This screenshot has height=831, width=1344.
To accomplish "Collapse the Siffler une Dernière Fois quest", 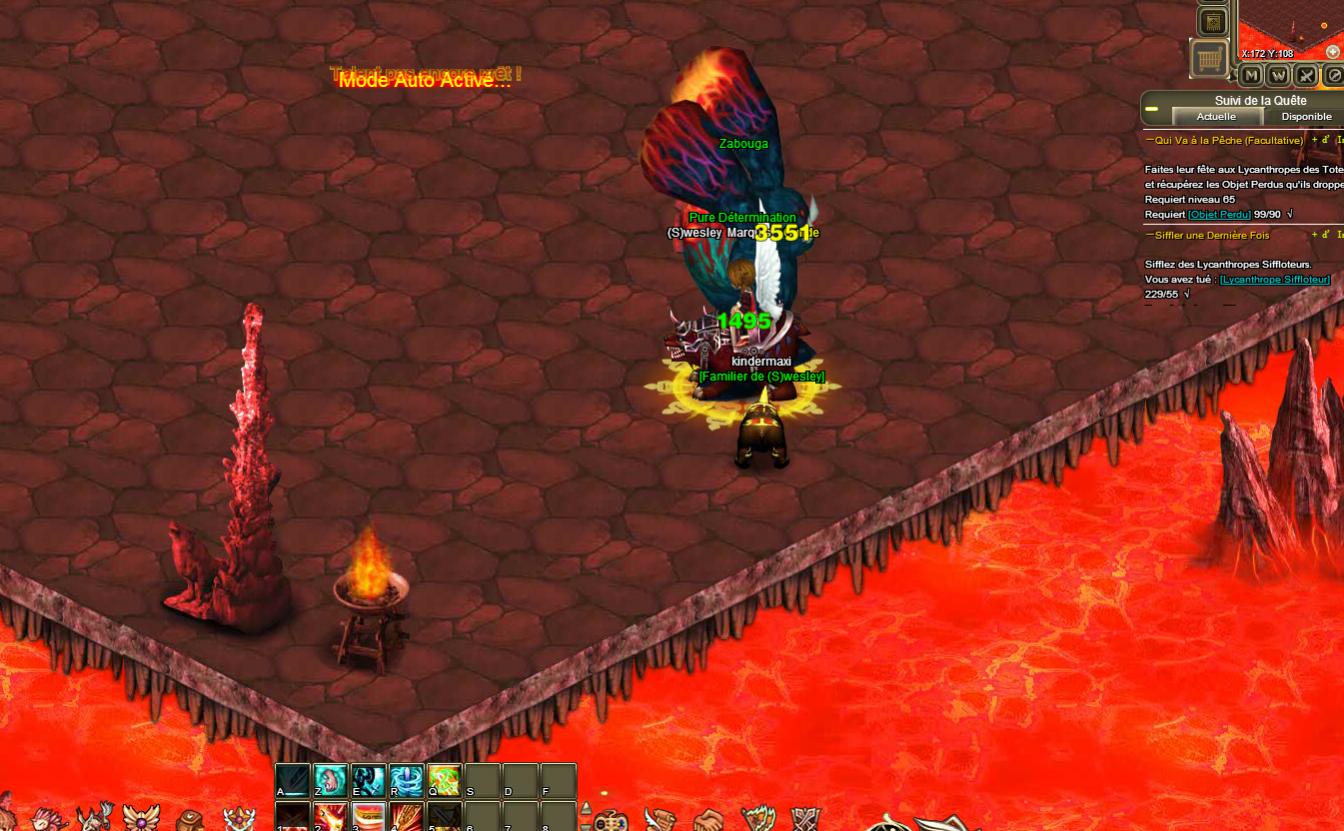I will pos(1150,235).
